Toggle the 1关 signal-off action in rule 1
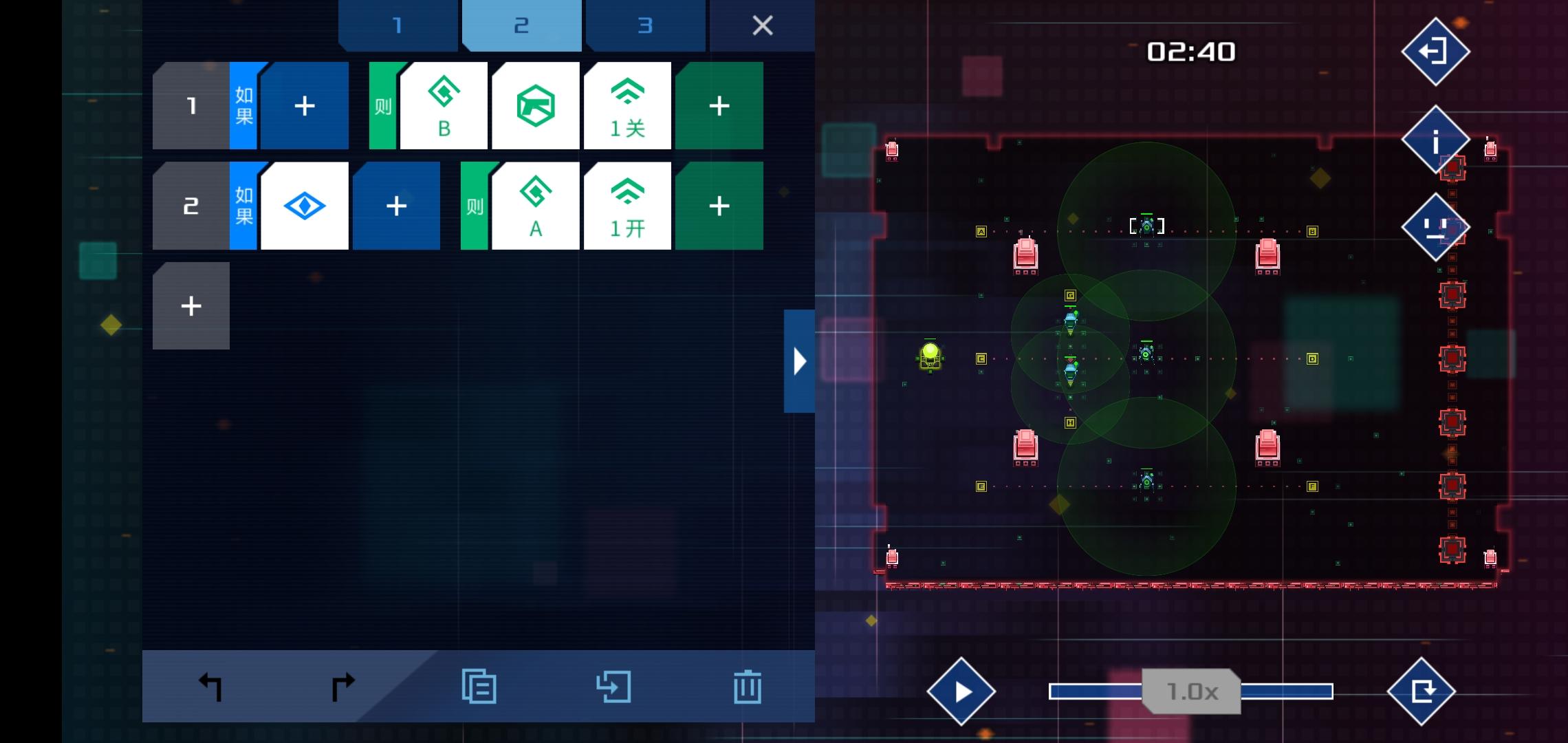This screenshot has height=743, width=1568. pos(627,105)
